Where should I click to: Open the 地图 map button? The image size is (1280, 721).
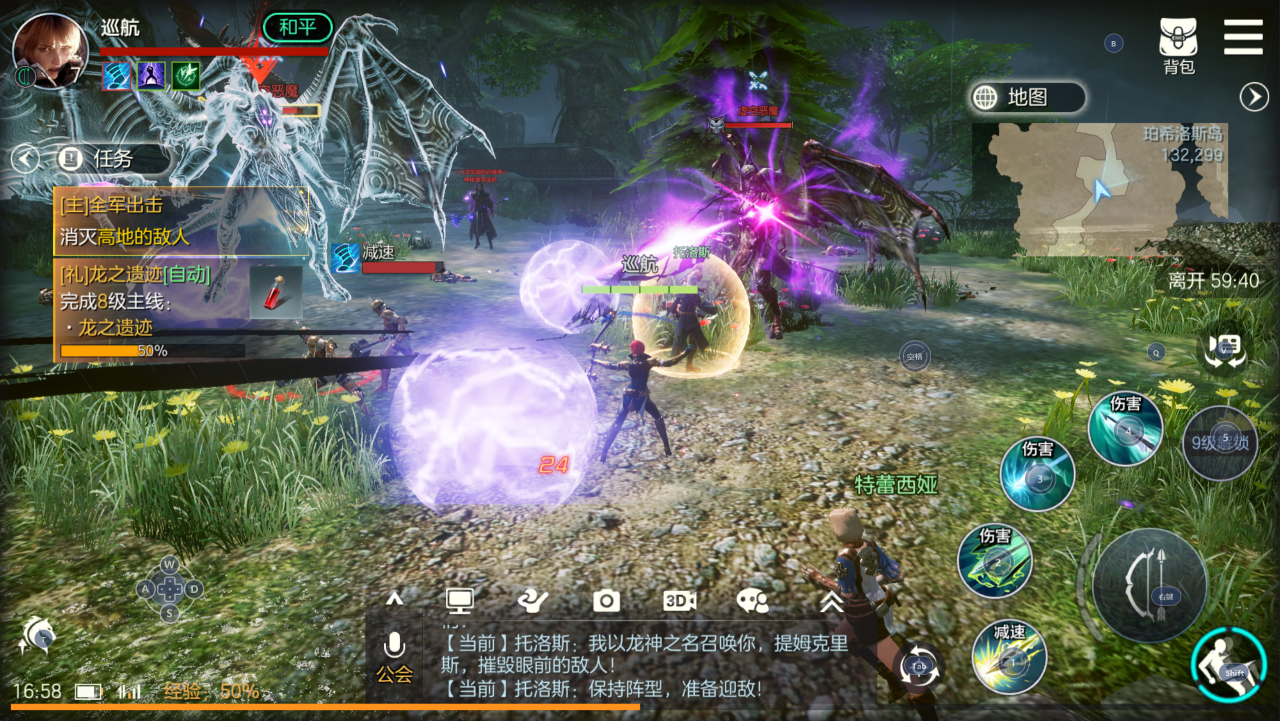pyautogui.click(x=1027, y=97)
